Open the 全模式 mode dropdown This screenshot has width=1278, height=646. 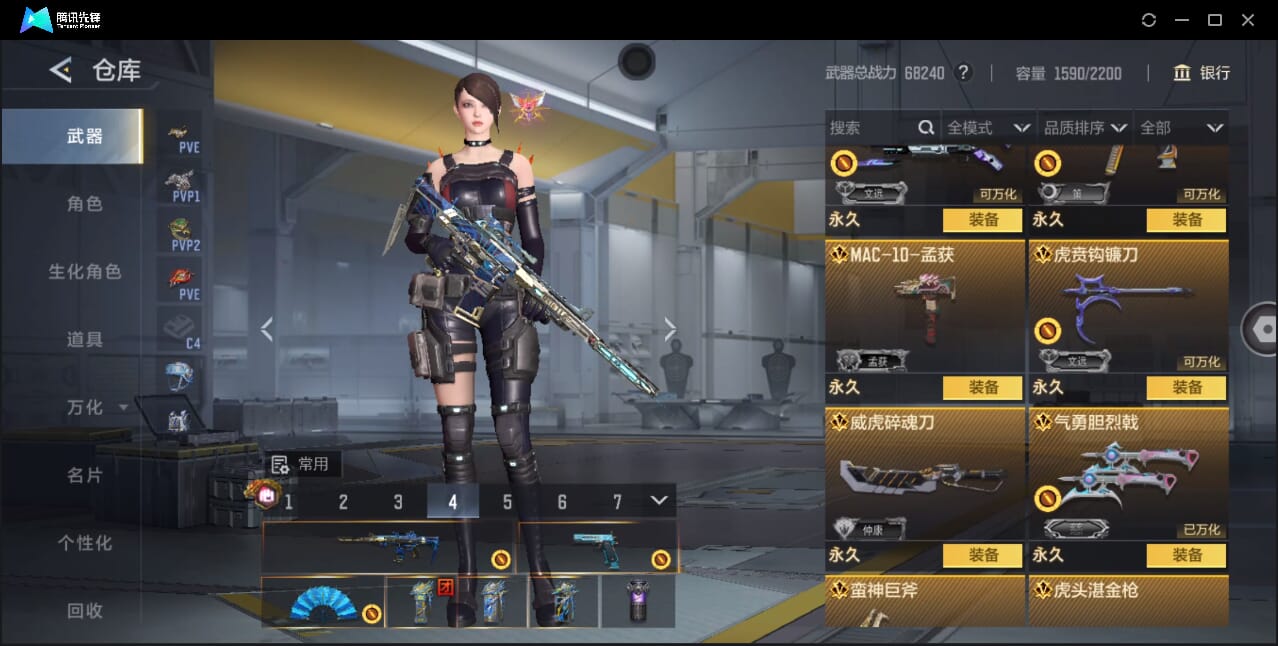pos(987,128)
